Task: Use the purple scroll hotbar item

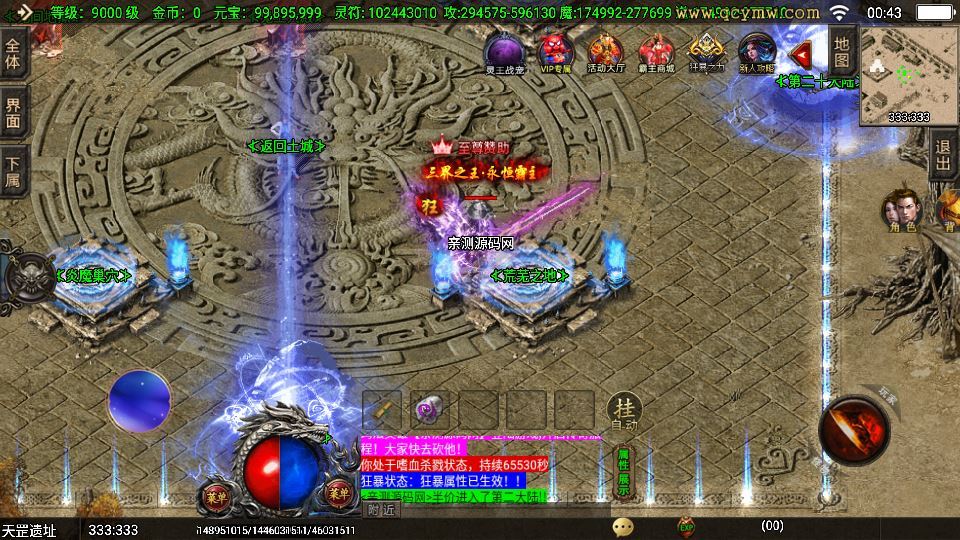Action: pyautogui.click(x=429, y=408)
